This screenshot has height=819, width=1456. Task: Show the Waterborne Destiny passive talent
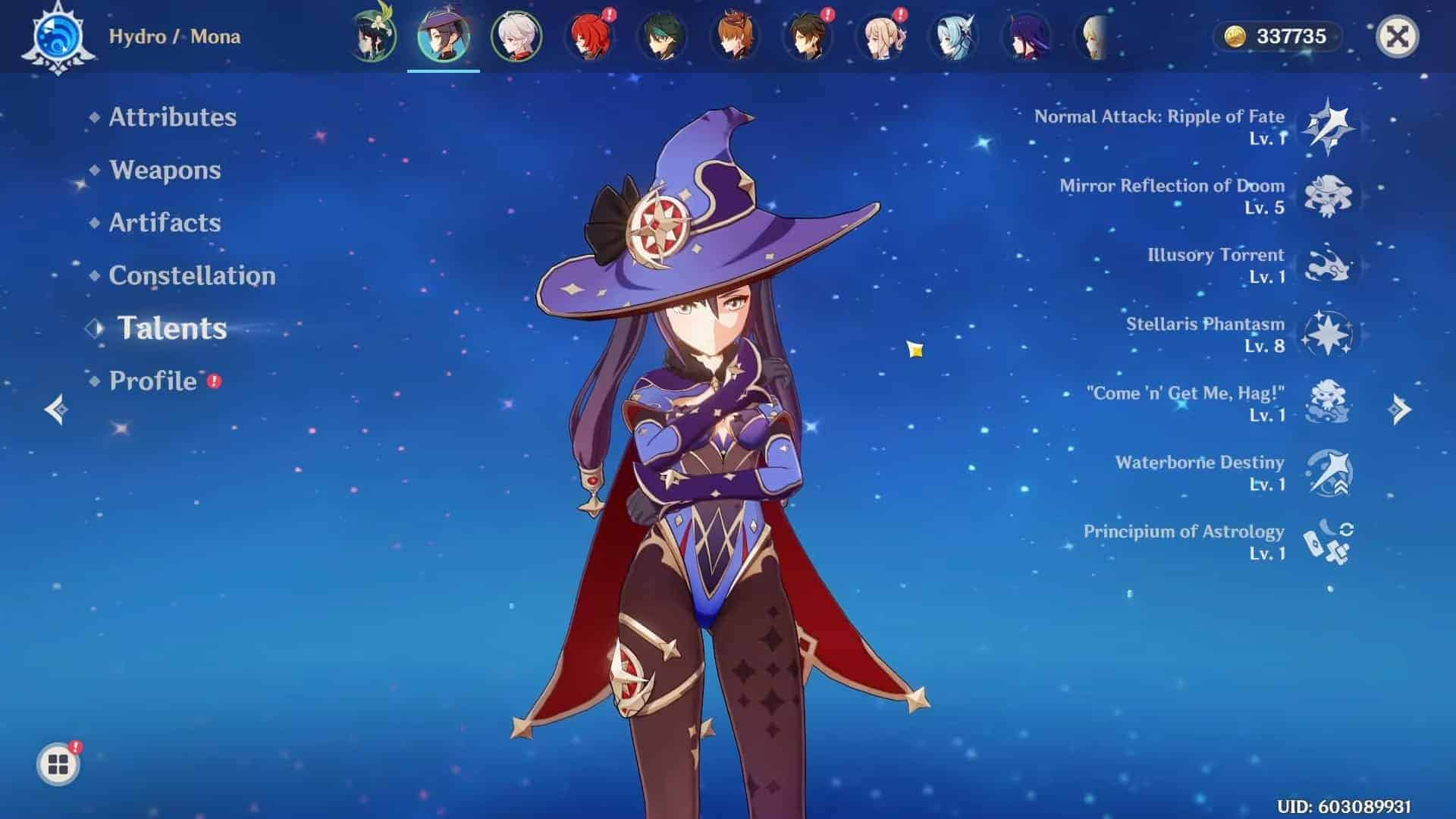click(x=1328, y=472)
